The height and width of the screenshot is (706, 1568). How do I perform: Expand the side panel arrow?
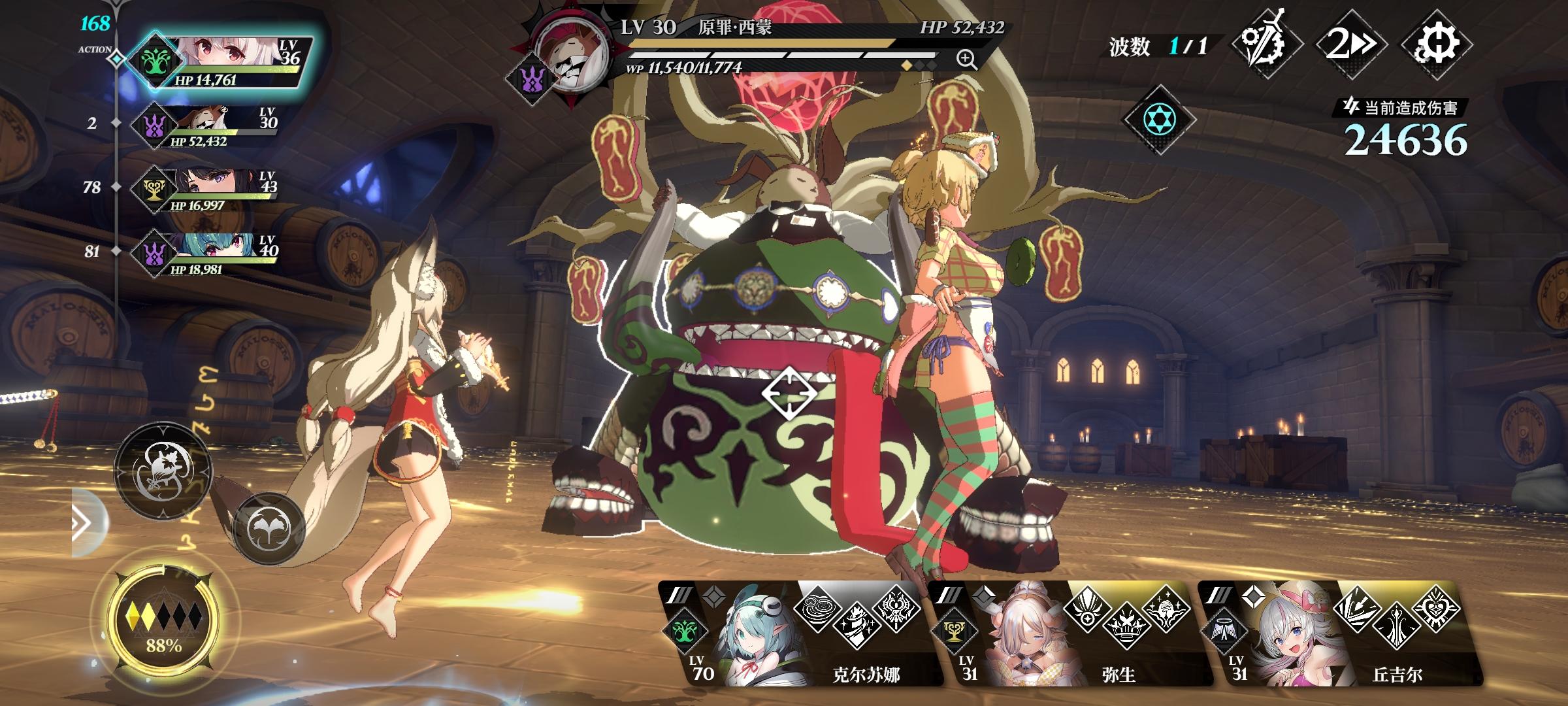pyautogui.click(x=84, y=523)
